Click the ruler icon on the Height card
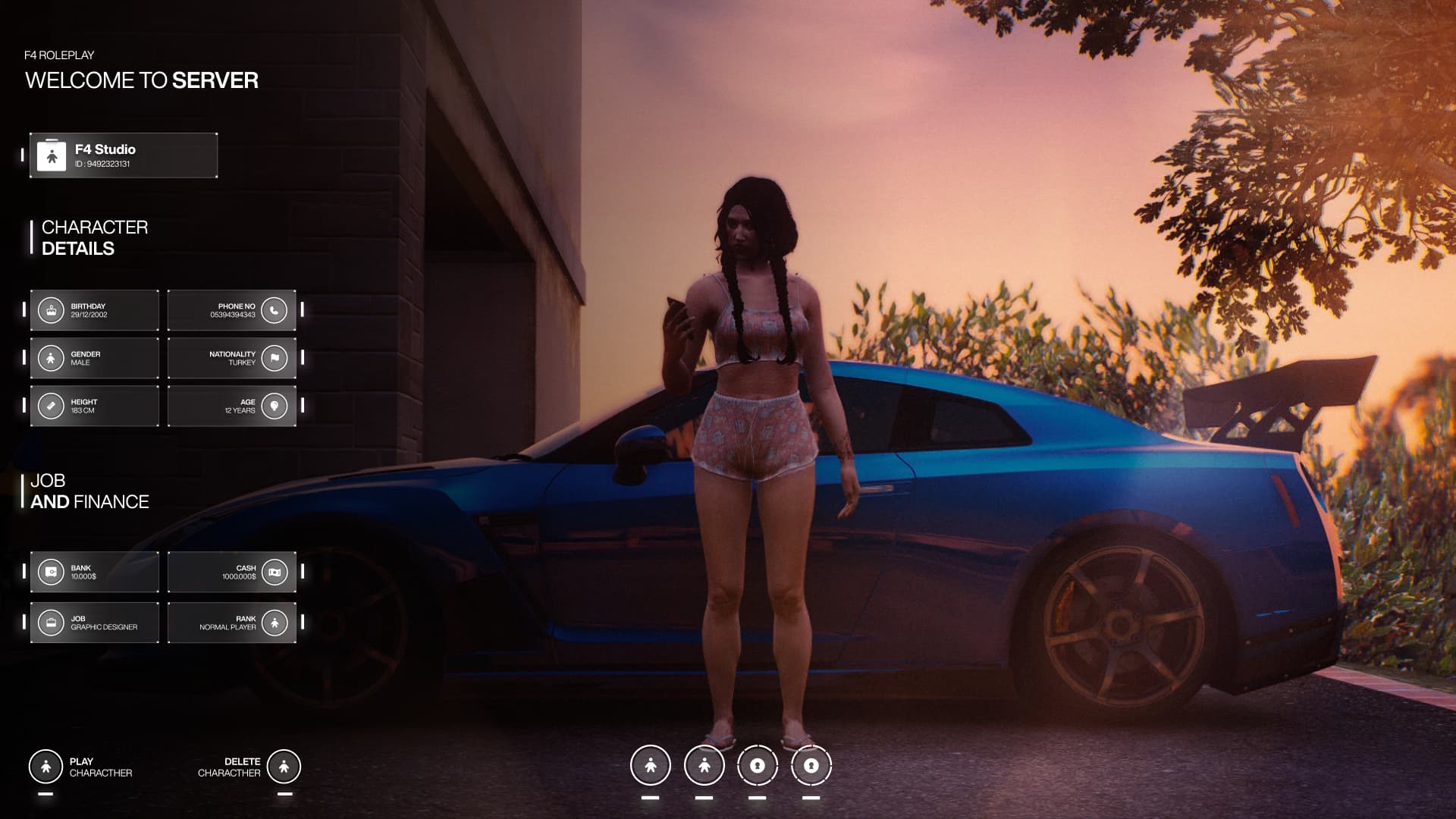The width and height of the screenshot is (1456, 819). 50,406
